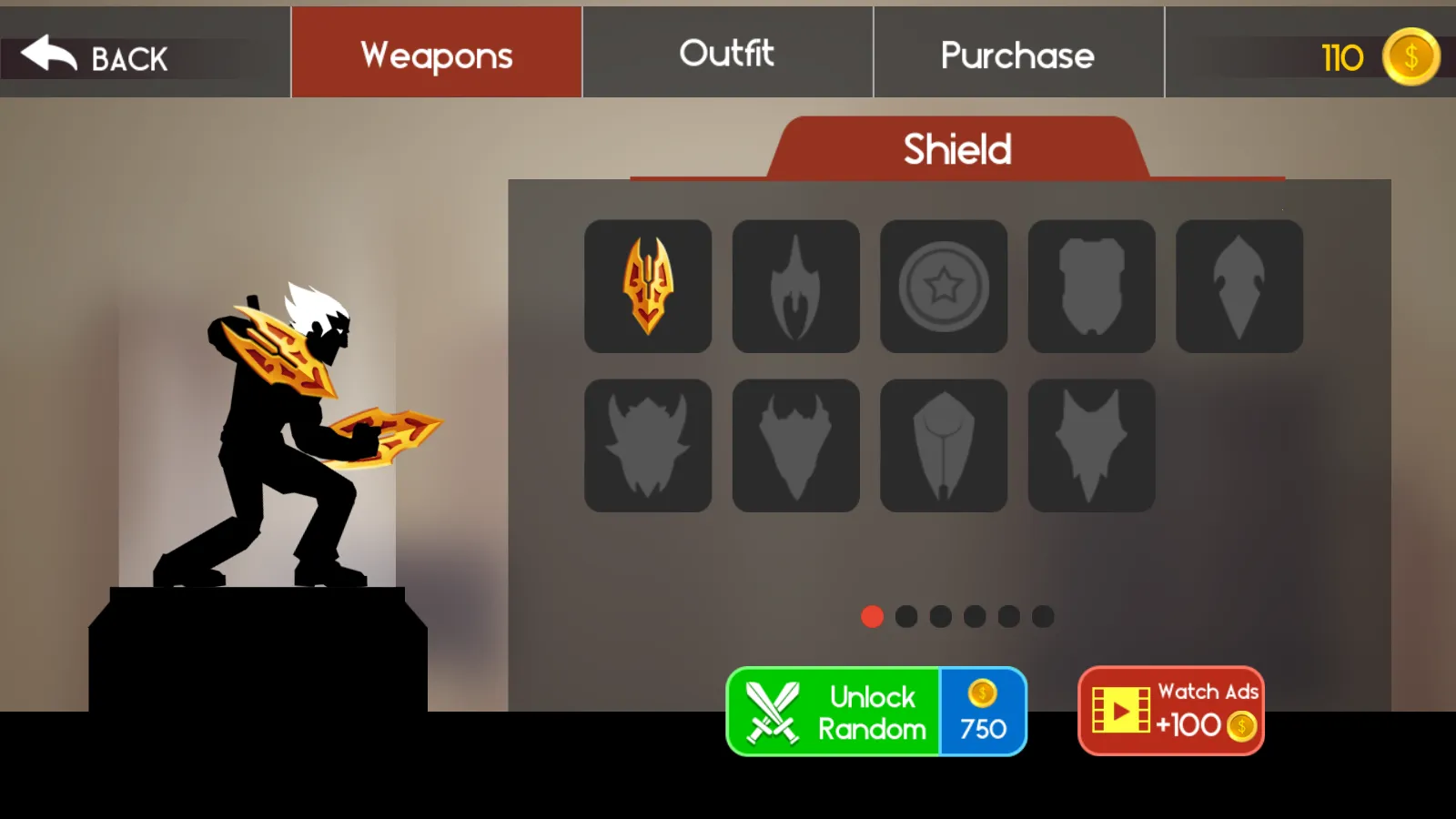Go back using the BACK arrow button
Screen dimensions: 1456x819
tap(95, 57)
